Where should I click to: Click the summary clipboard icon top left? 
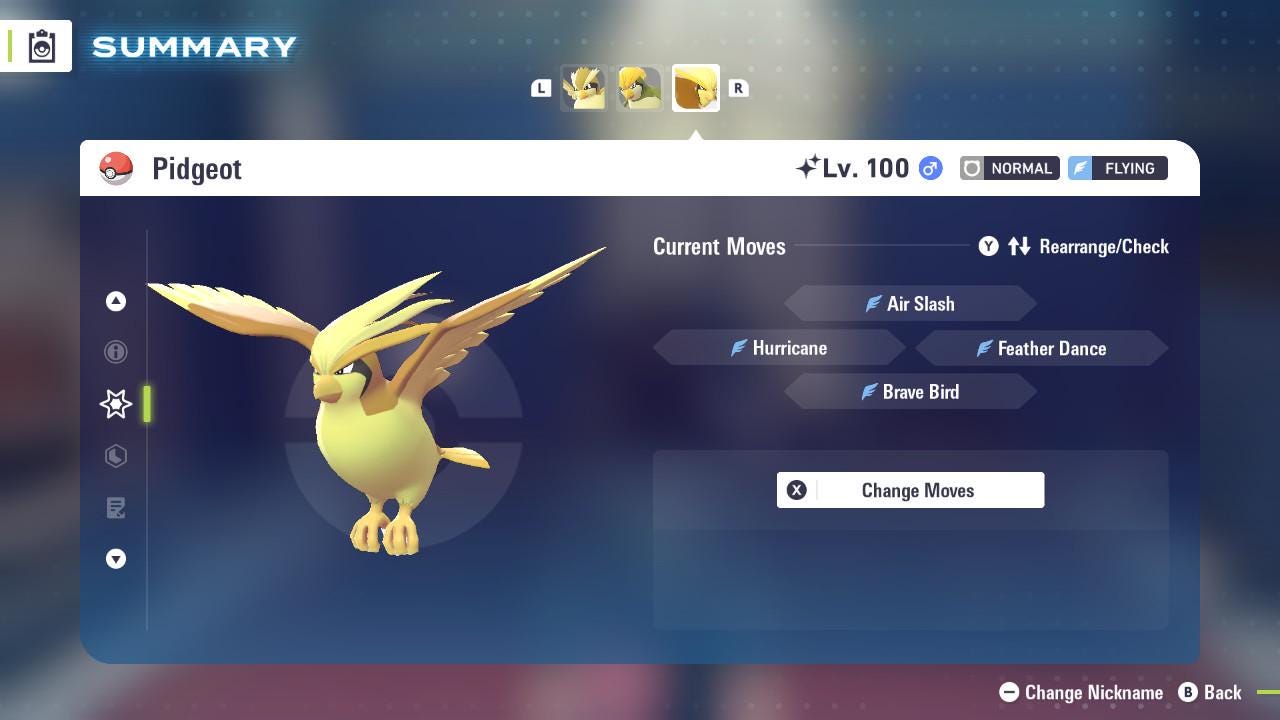(40, 45)
